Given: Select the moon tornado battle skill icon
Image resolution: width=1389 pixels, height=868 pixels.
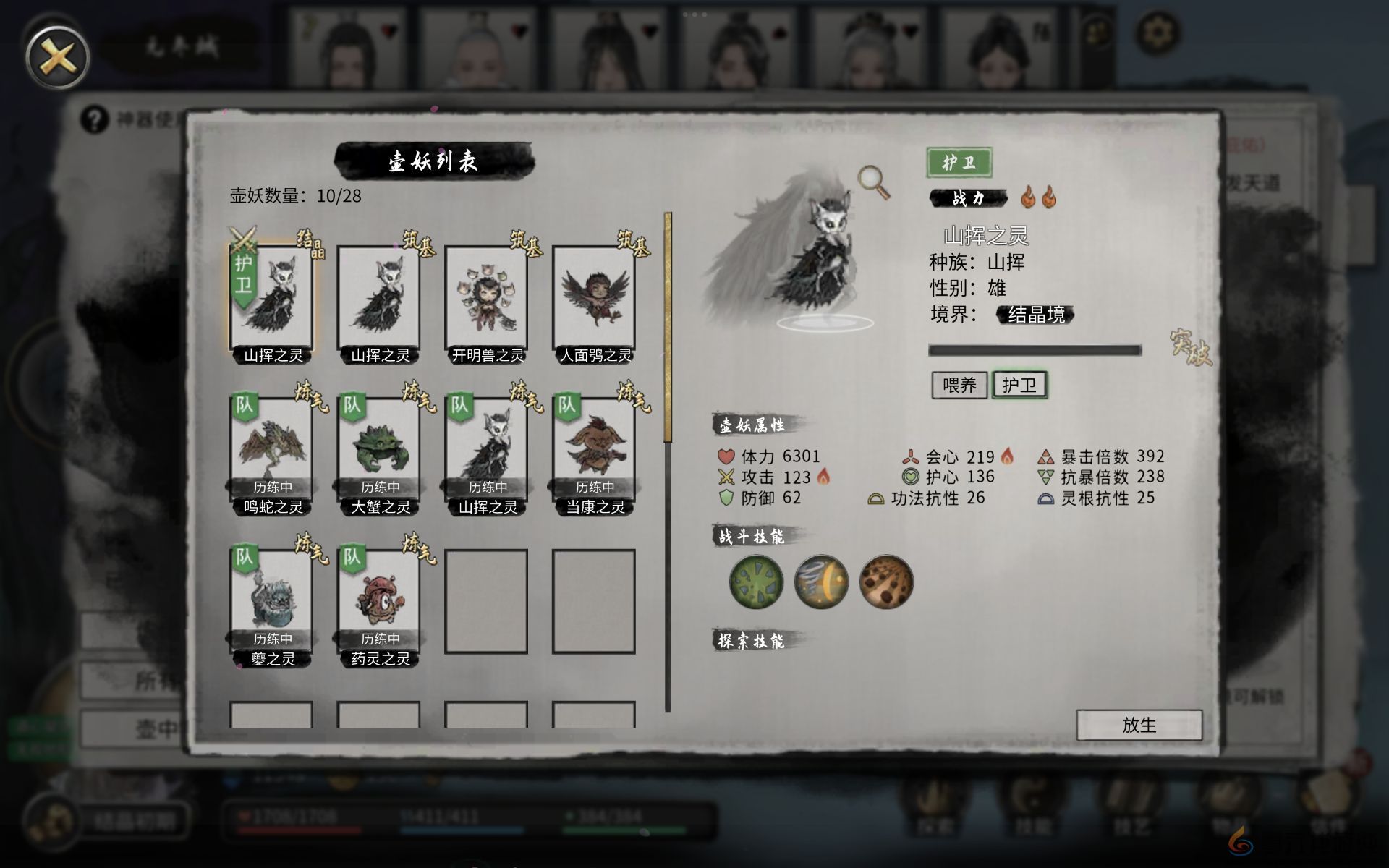Looking at the screenshot, I should [x=820, y=582].
